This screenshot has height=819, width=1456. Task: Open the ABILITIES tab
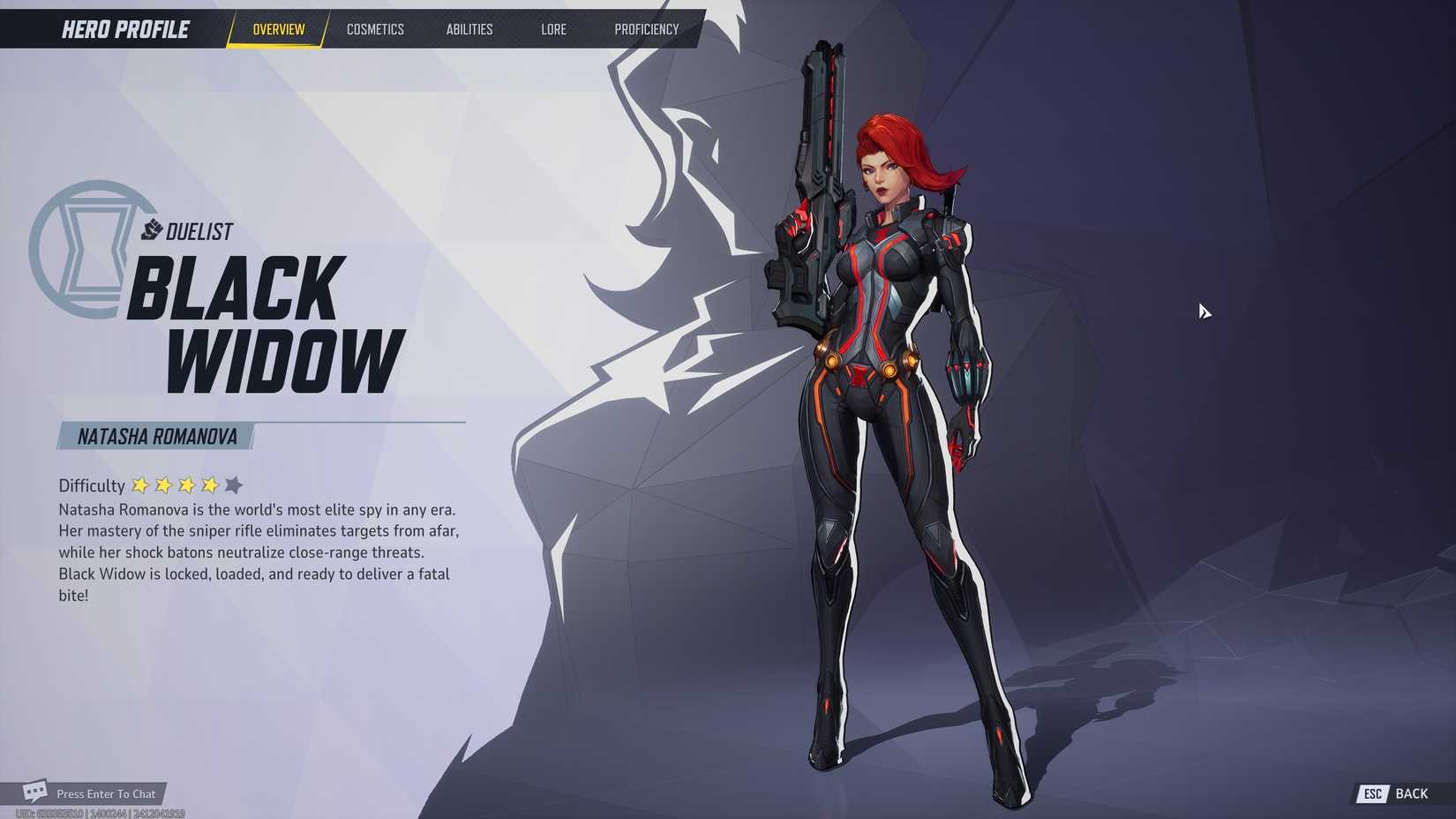point(469,29)
